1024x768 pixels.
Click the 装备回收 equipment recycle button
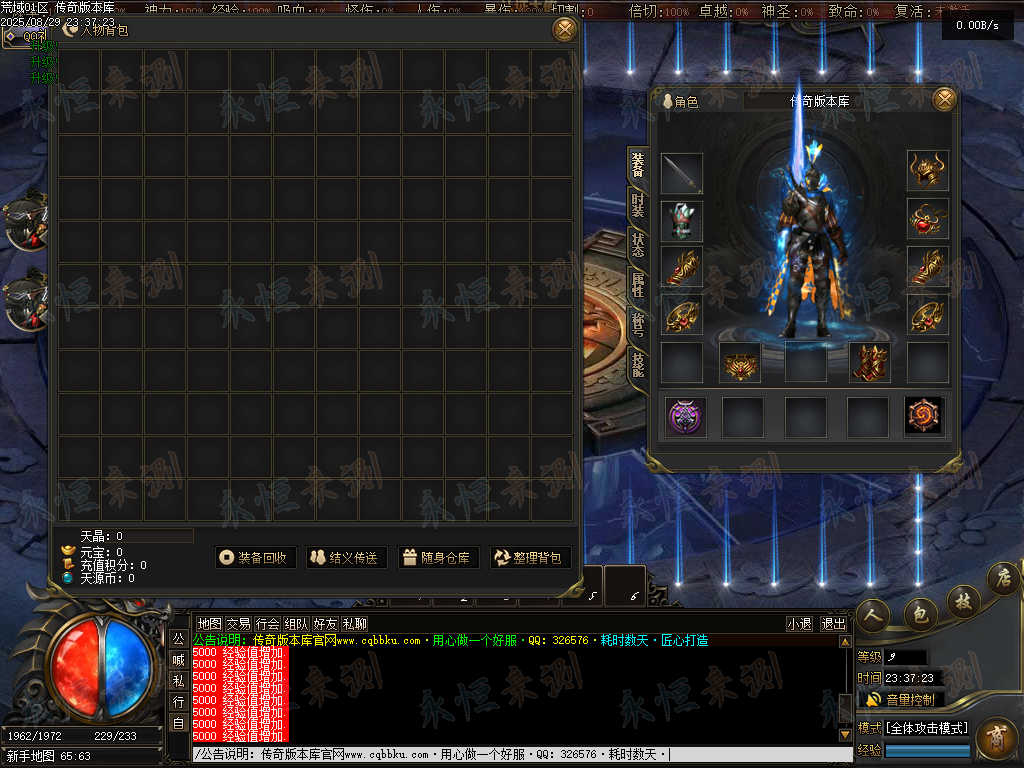point(256,558)
